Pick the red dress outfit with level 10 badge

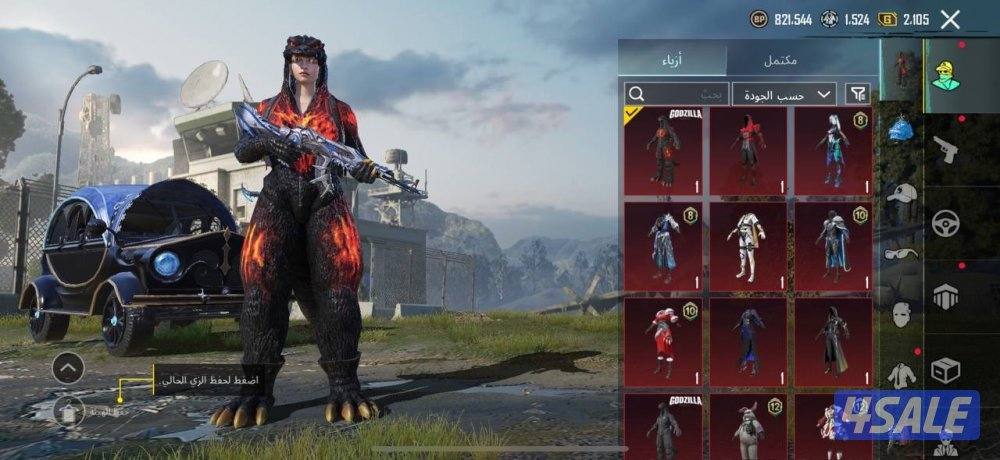pyautogui.click(x=663, y=341)
